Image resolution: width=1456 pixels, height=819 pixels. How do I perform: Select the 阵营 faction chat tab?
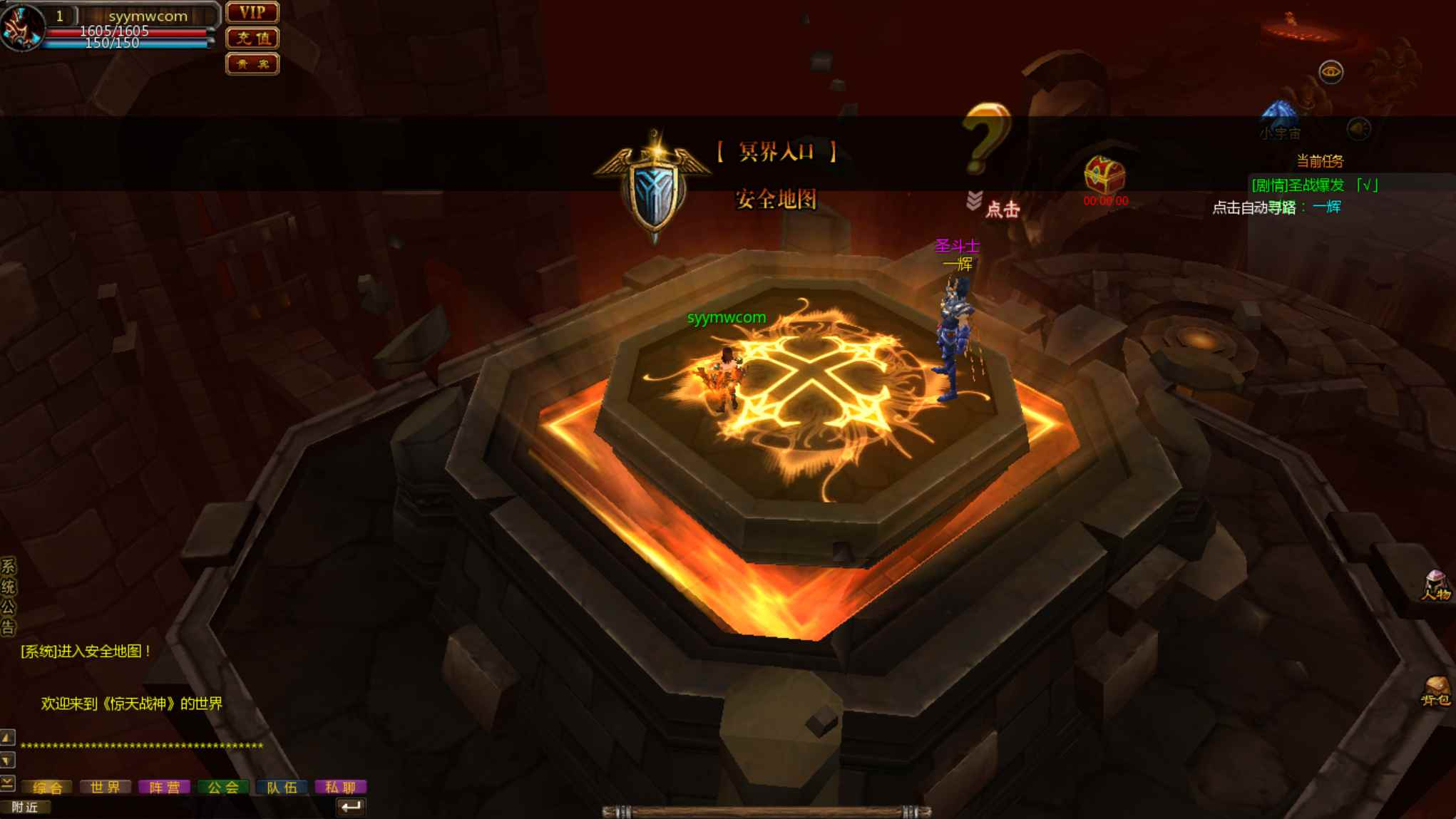tap(164, 787)
